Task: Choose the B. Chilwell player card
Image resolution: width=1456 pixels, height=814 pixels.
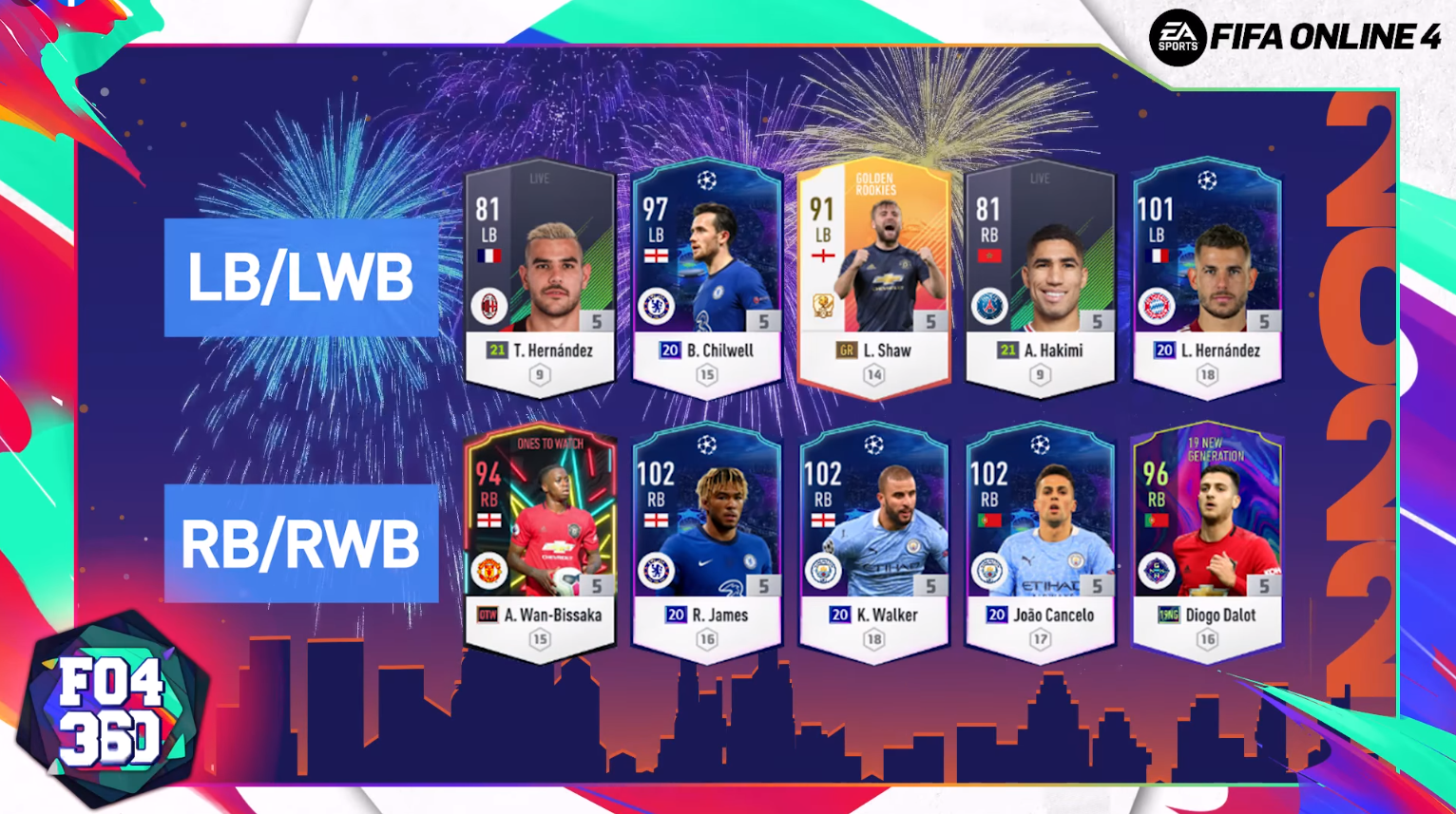Action: [x=706, y=275]
